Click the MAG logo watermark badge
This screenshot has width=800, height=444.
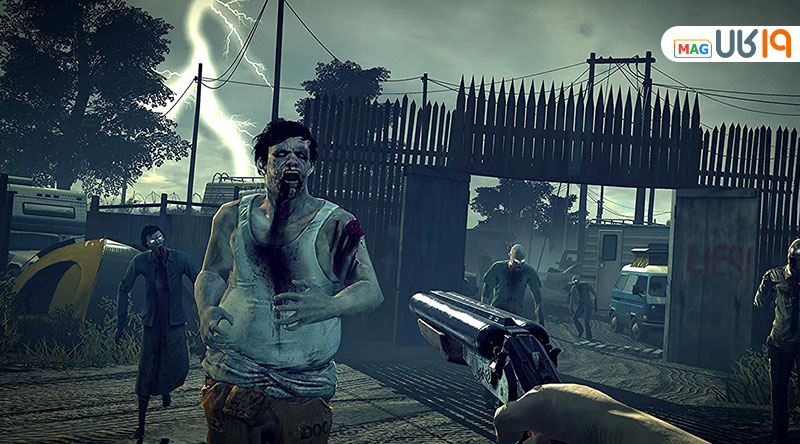pyautogui.click(x=730, y=45)
